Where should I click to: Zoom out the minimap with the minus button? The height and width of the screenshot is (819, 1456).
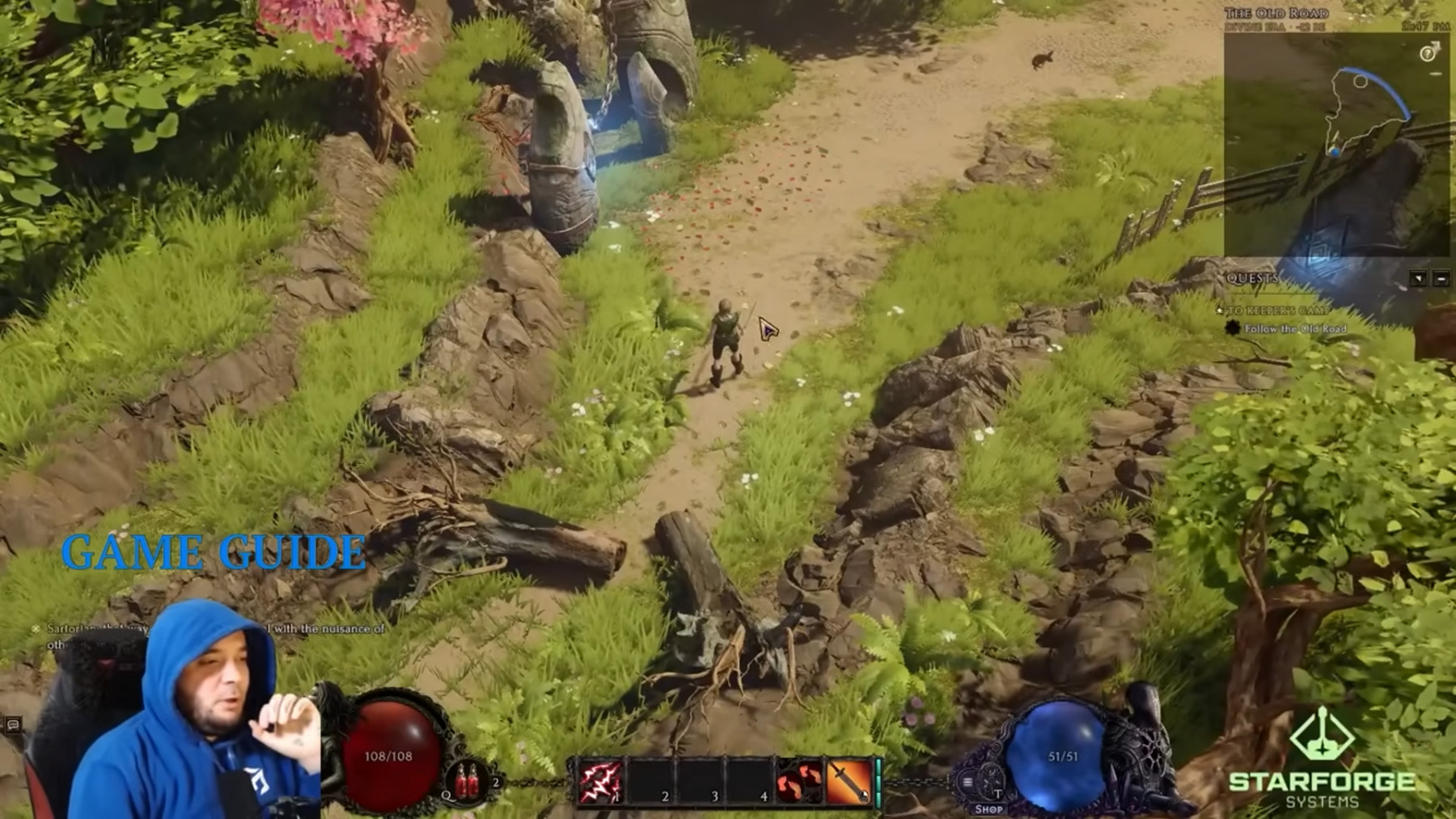point(1436,74)
